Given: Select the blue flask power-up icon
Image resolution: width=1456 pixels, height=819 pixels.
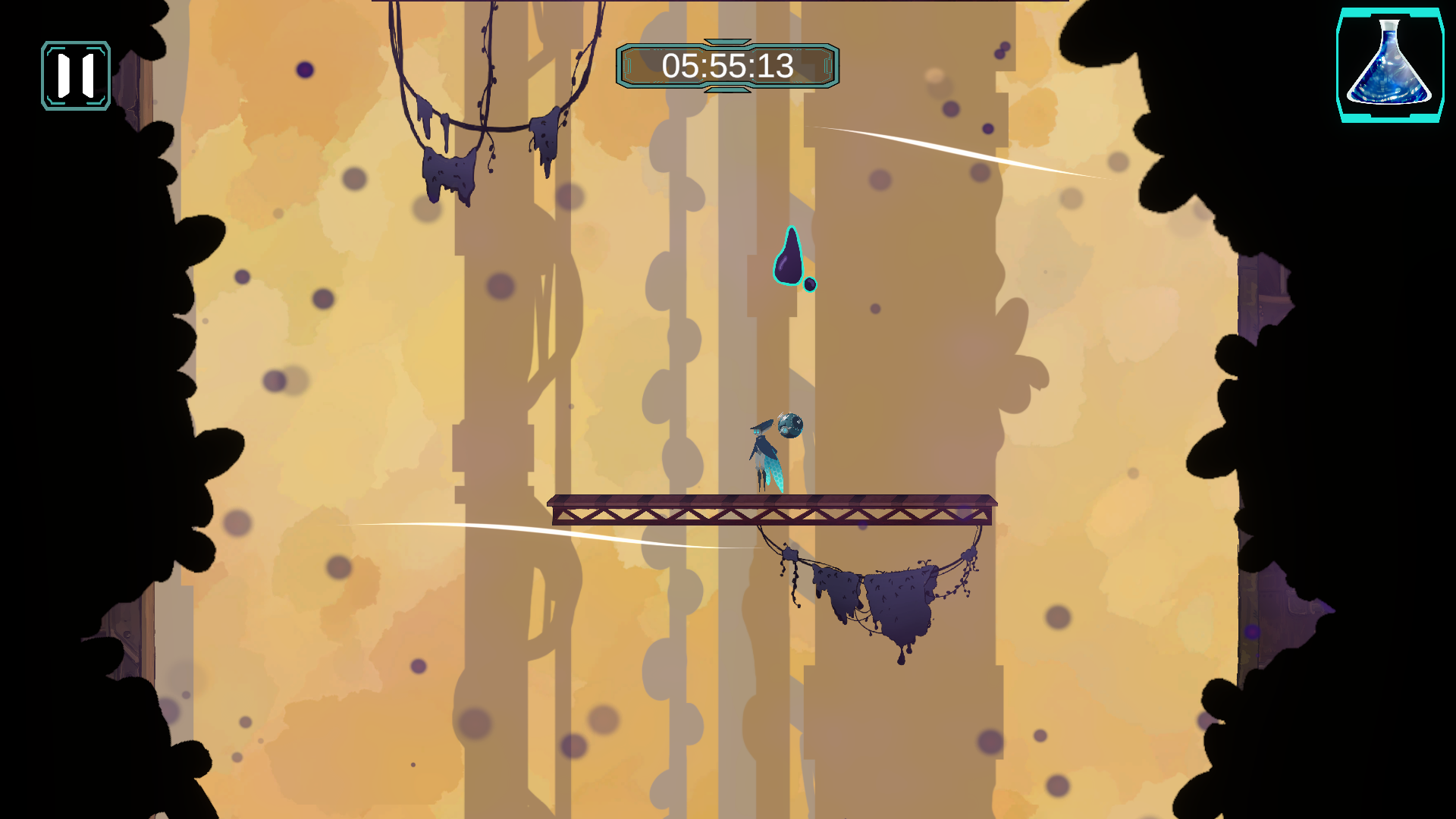Looking at the screenshot, I should tap(1390, 64).
